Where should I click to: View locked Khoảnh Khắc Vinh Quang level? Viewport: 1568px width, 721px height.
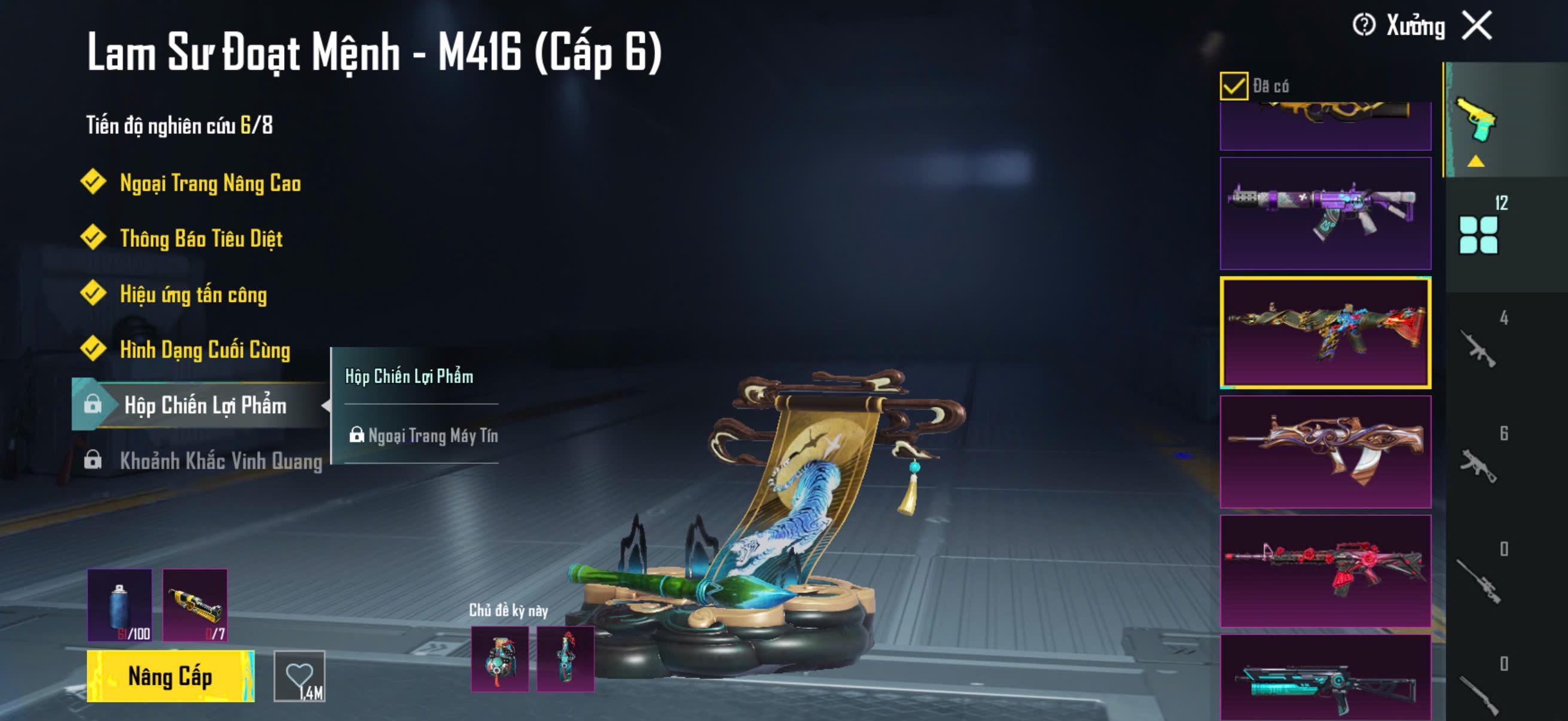coord(220,460)
